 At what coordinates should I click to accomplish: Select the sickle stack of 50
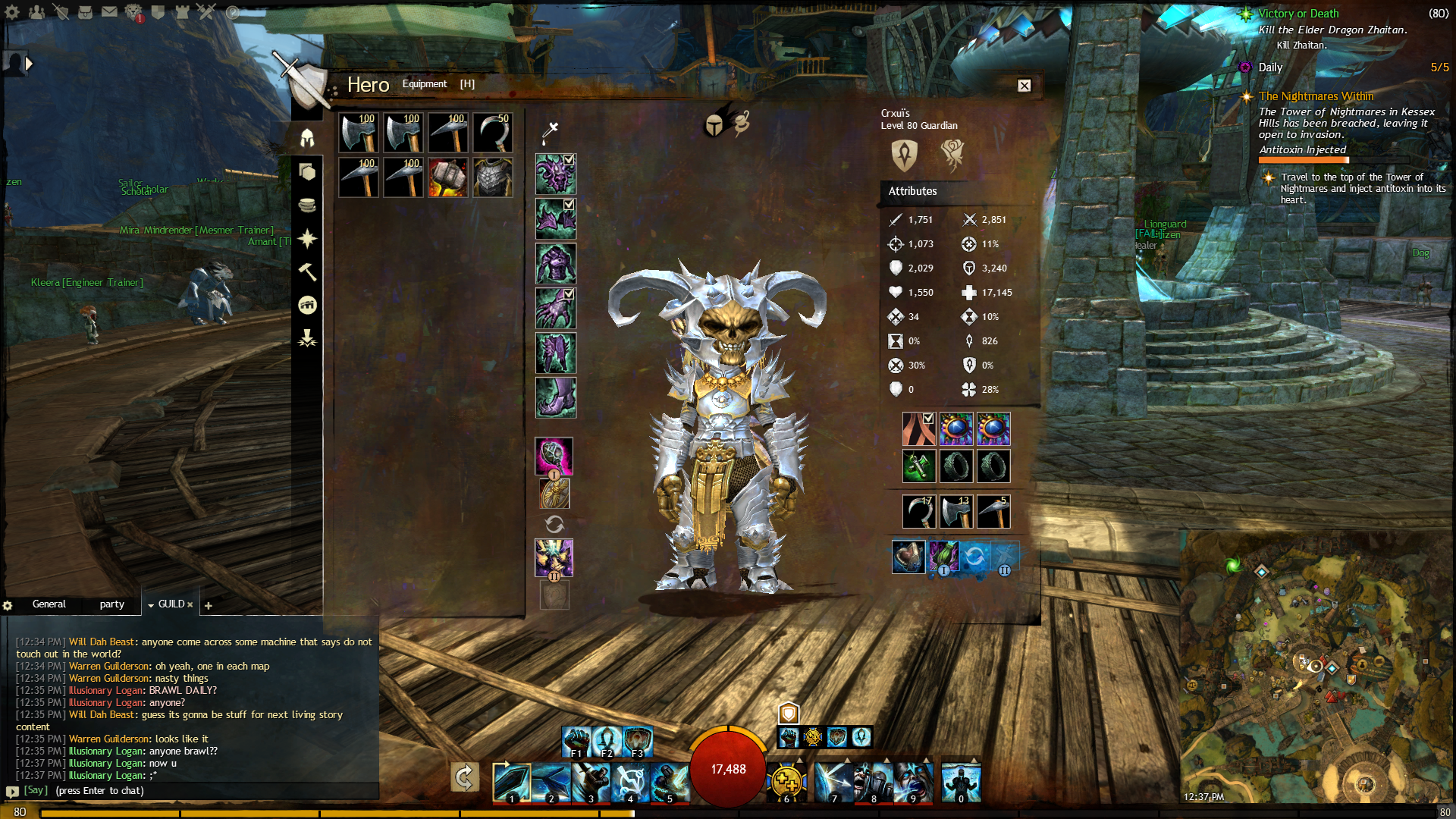pyautogui.click(x=493, y=133)
